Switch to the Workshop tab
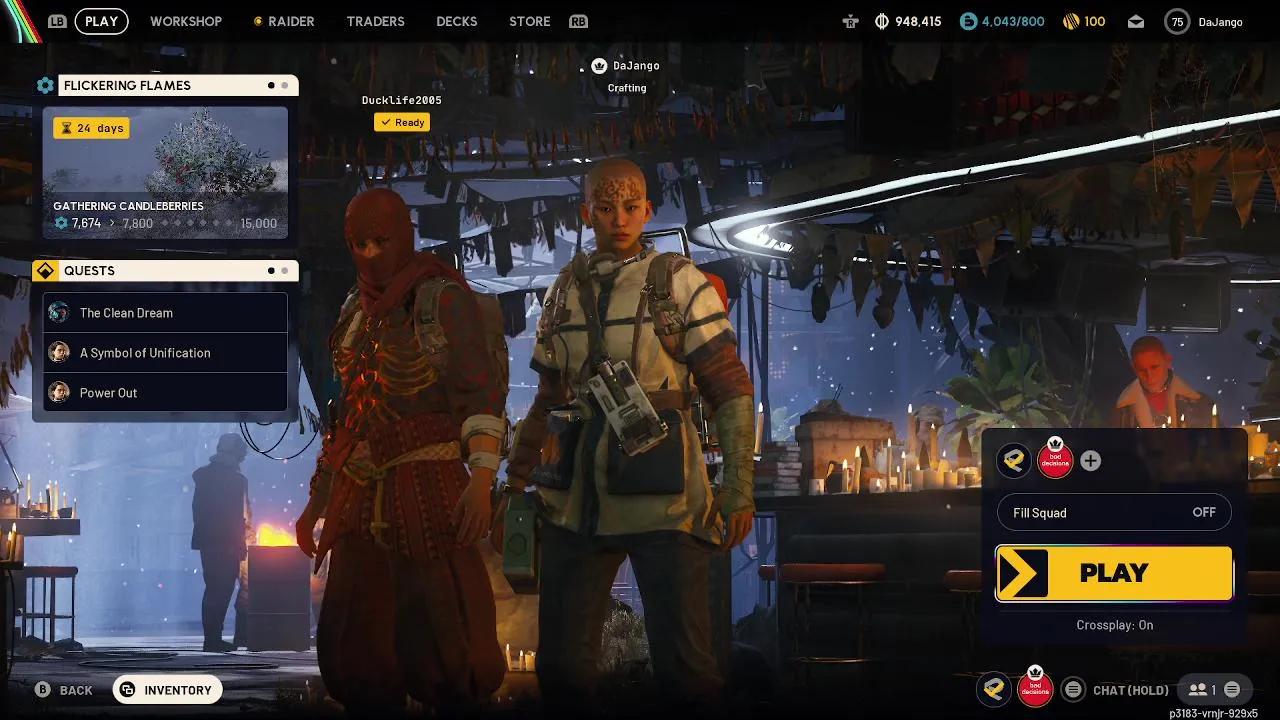The width and height of the screenshot is (1280, 720). (186, 21)
